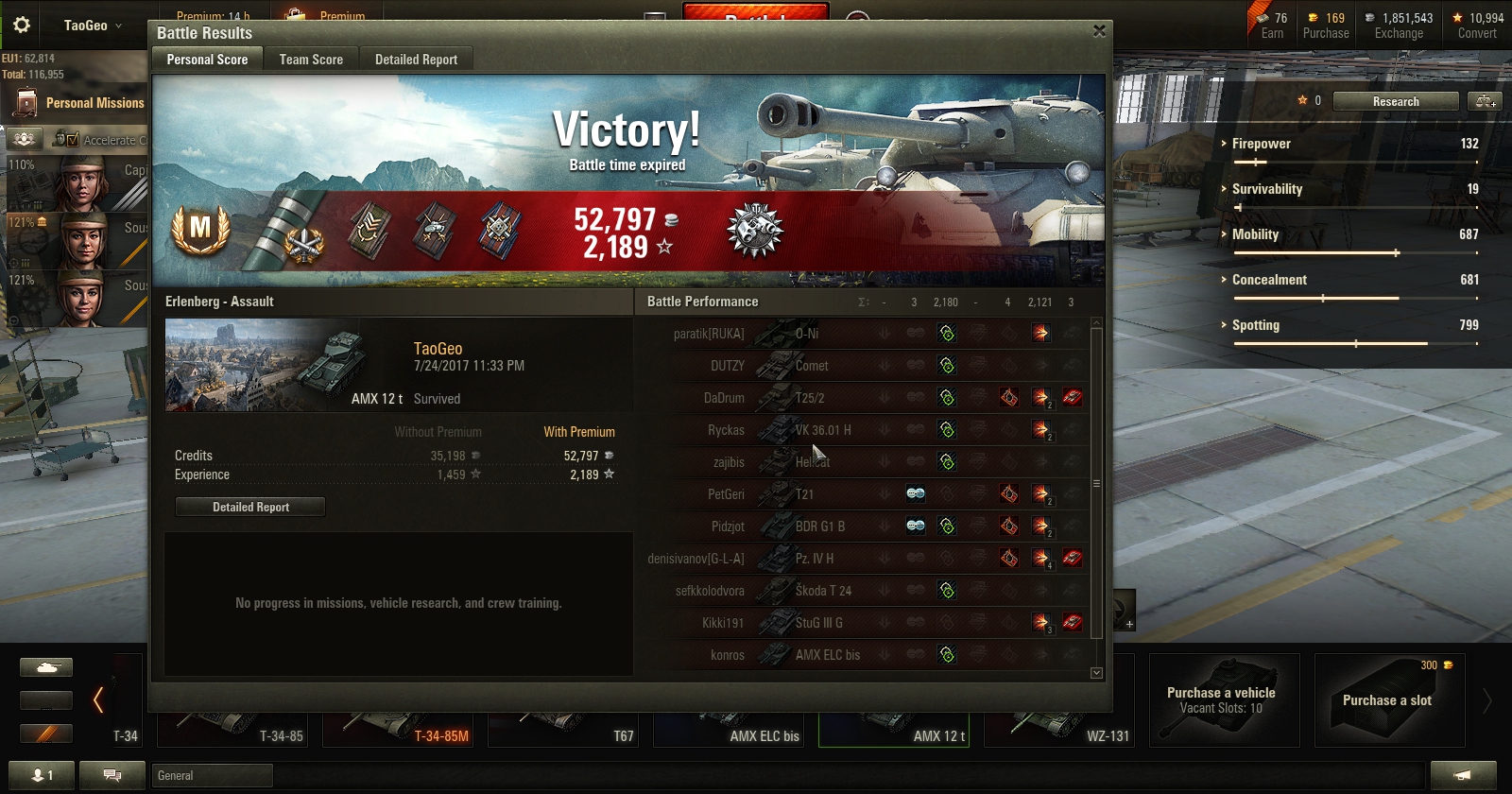Expand the Firepower stat
Image resolution: width=1512 pixels, height=794 pixels.
[x=1261, y=144]
